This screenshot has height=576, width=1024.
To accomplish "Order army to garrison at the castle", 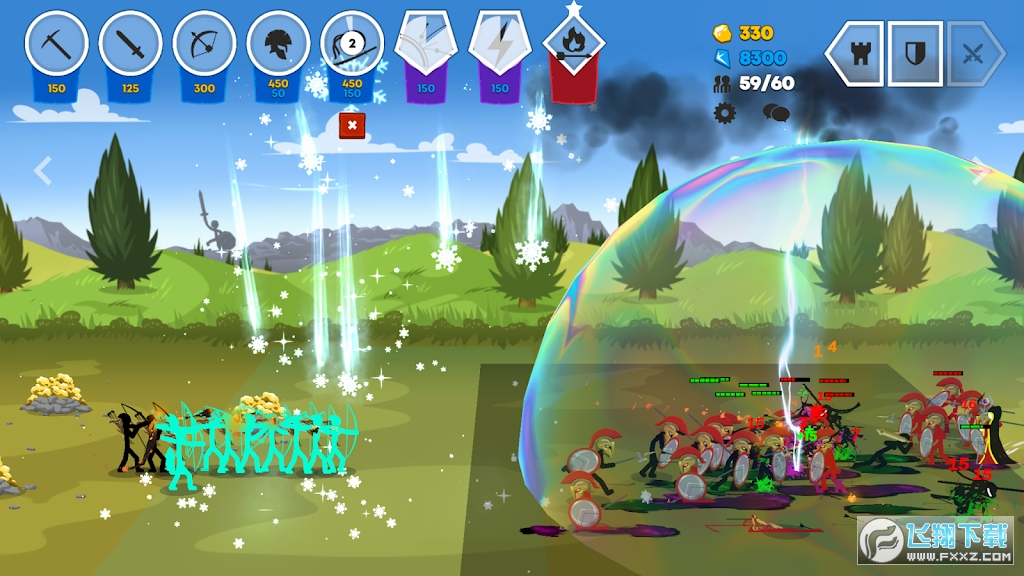I will click(858, 54).
